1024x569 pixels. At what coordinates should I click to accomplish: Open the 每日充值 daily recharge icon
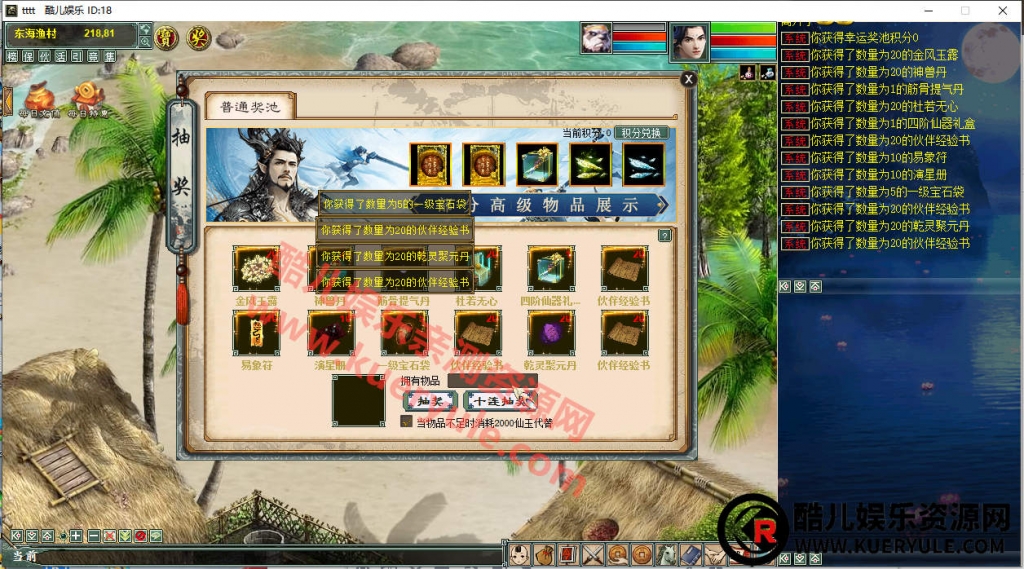point(40,98)
